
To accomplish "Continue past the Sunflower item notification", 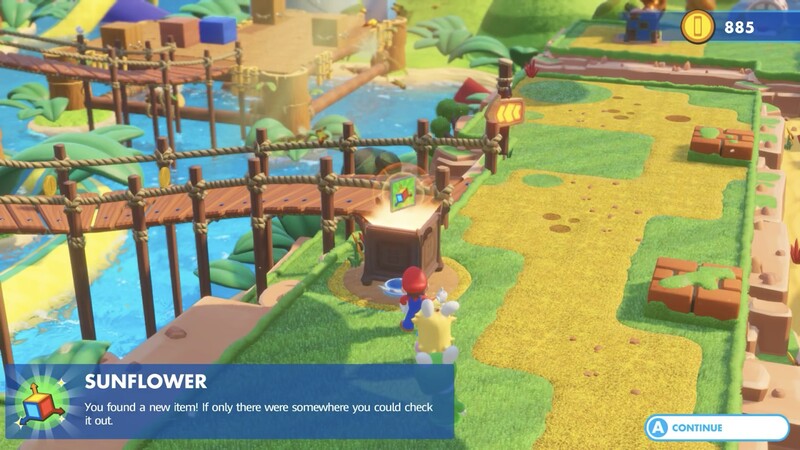I will point(716,427).
